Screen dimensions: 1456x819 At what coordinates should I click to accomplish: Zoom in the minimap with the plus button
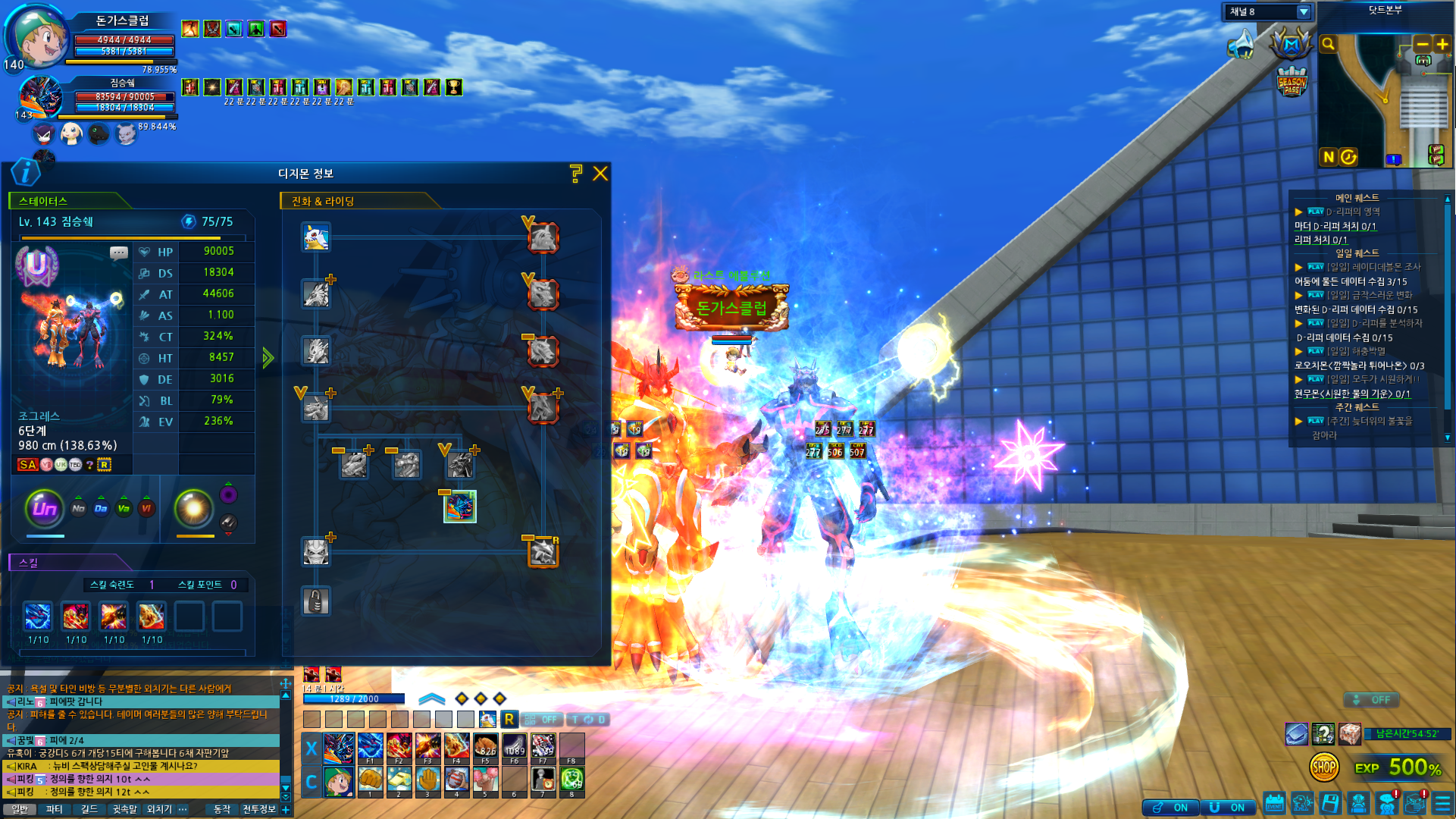1442,45
